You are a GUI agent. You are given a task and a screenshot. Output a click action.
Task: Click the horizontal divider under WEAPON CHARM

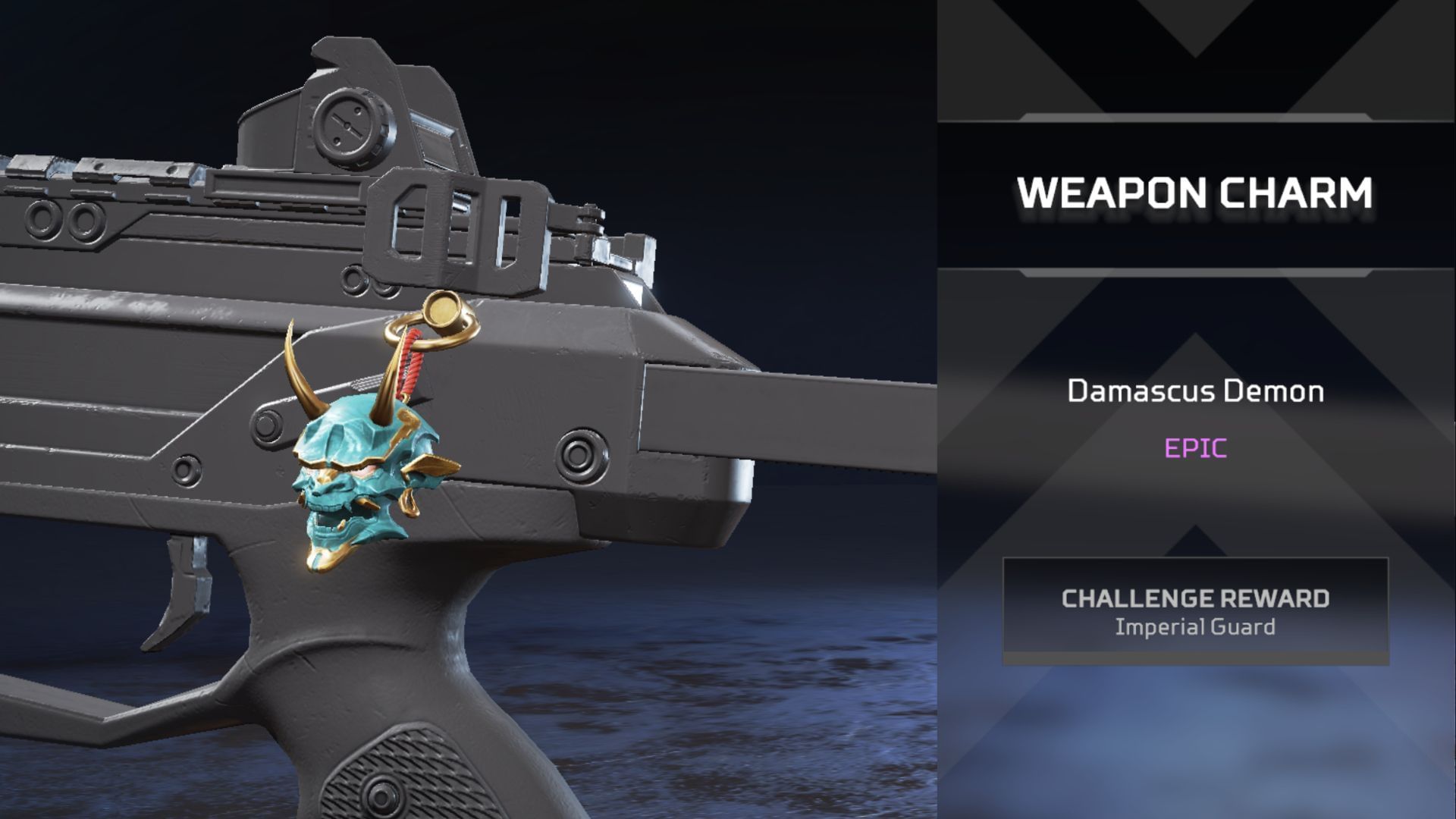click(x=1195, y=273)
